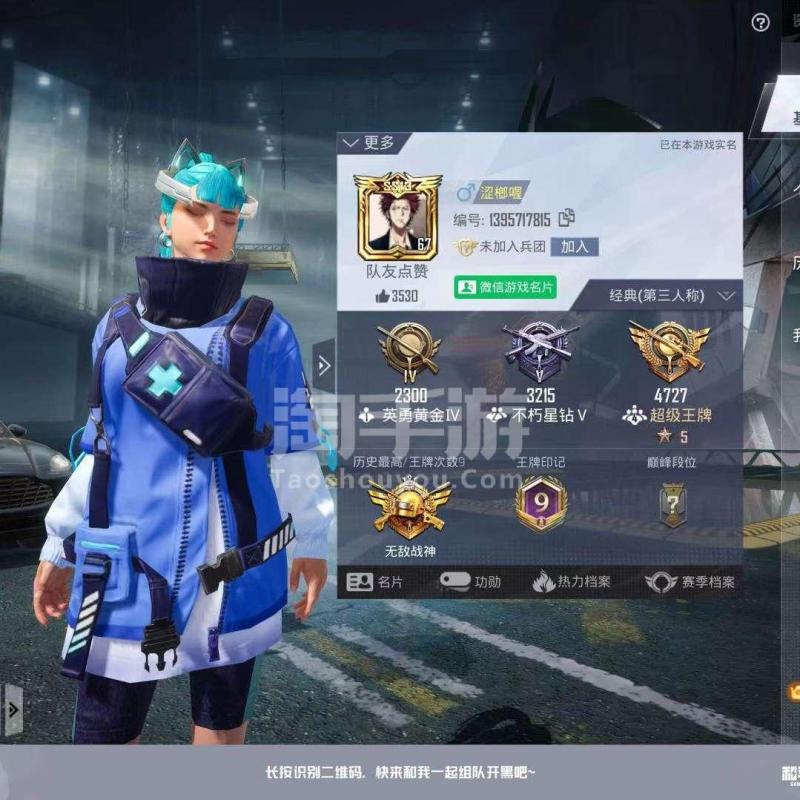Open the 热力档案 tab

571,582
